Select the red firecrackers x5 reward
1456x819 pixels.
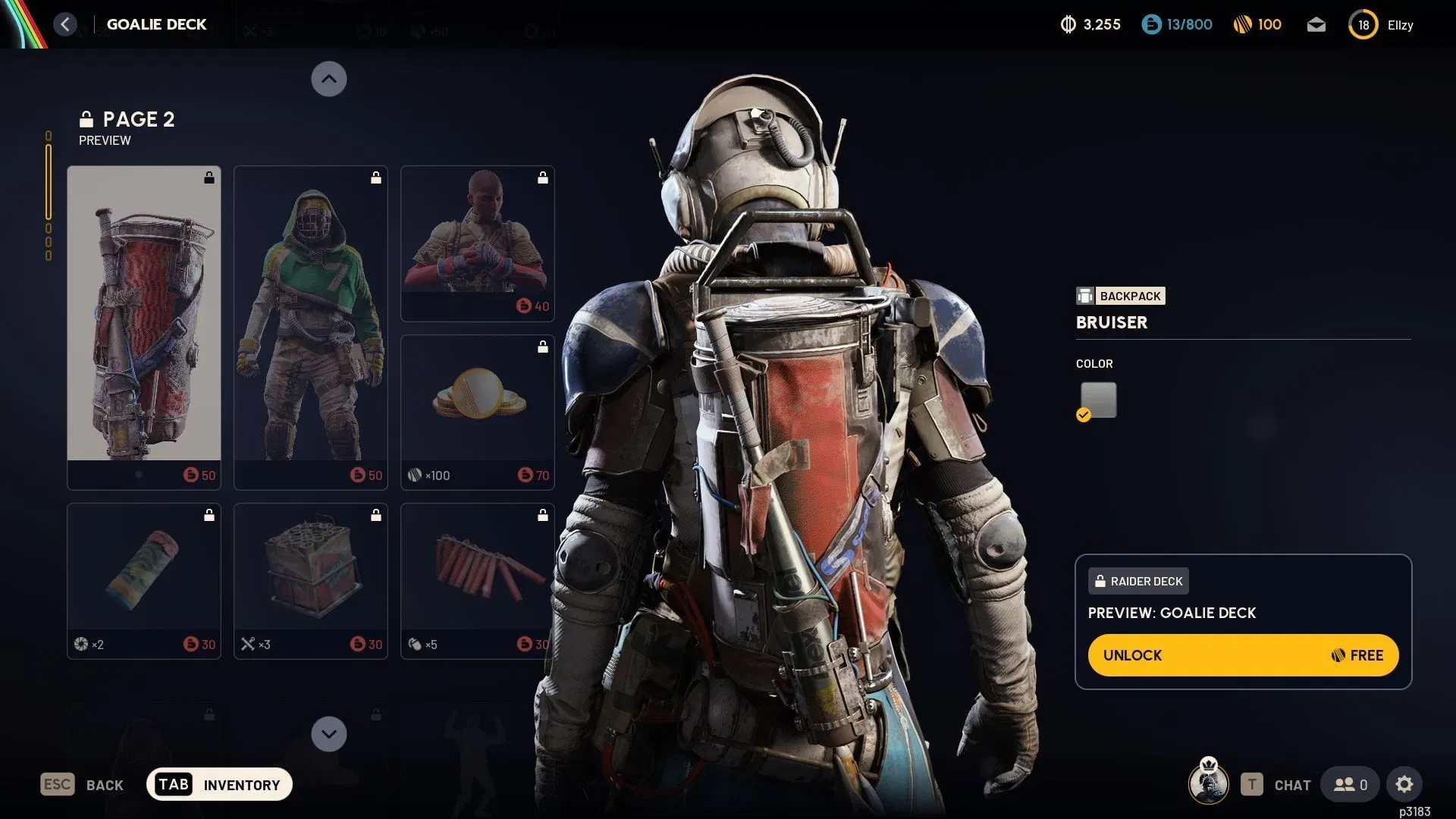(x=478, y=580)
